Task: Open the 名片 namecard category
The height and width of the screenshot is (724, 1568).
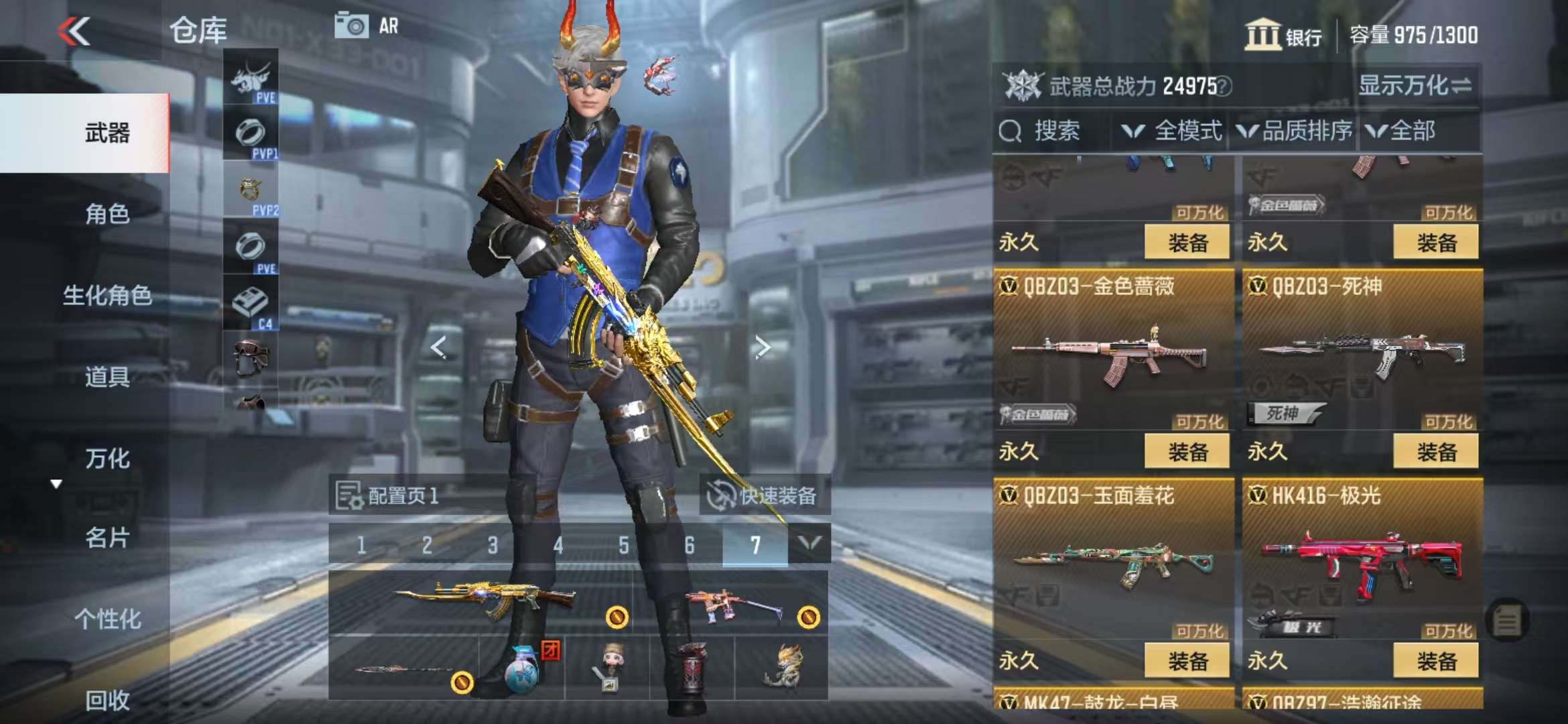Action: point(107,538)
